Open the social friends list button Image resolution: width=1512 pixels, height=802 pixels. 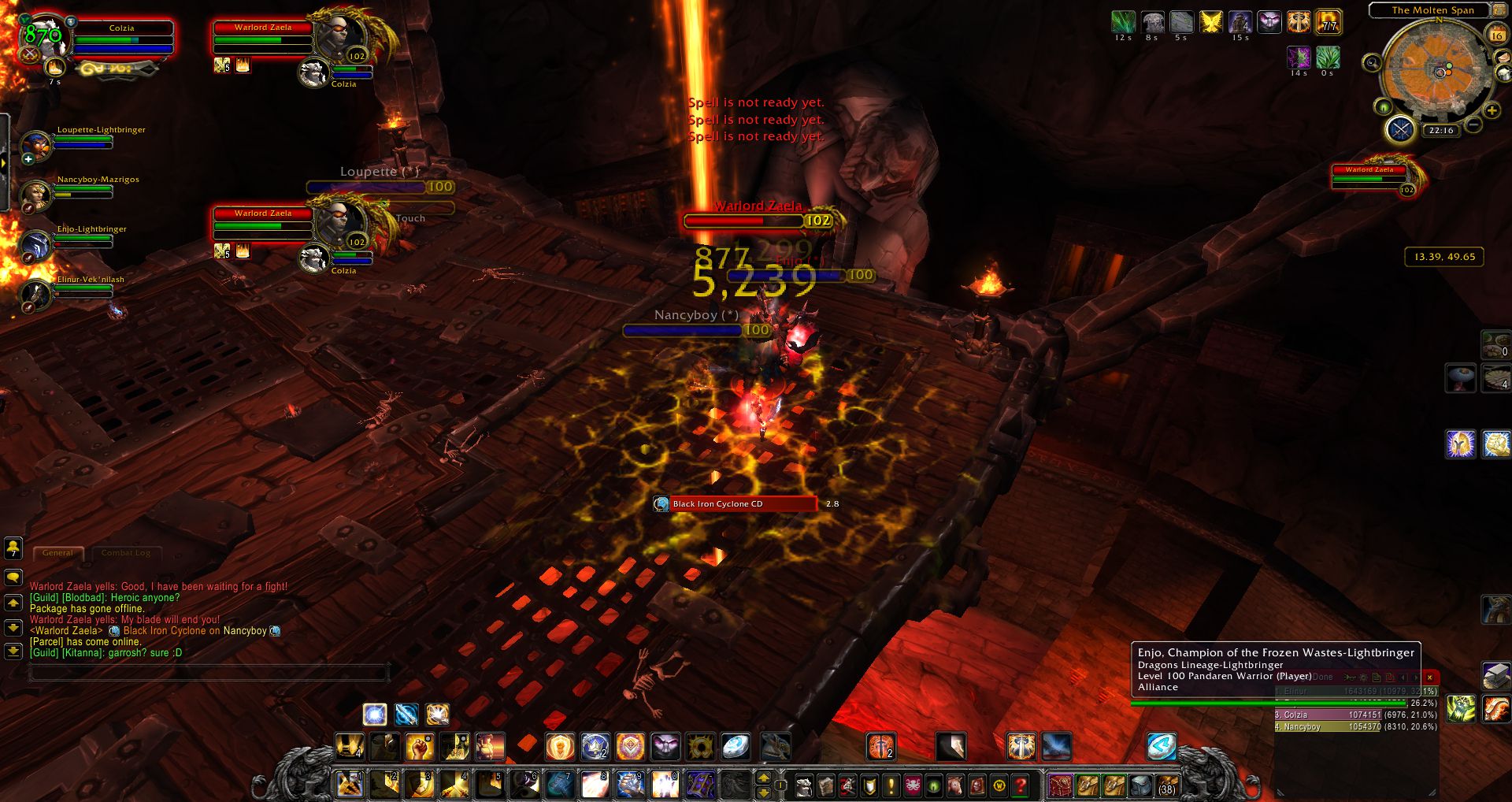coord(13,548)
